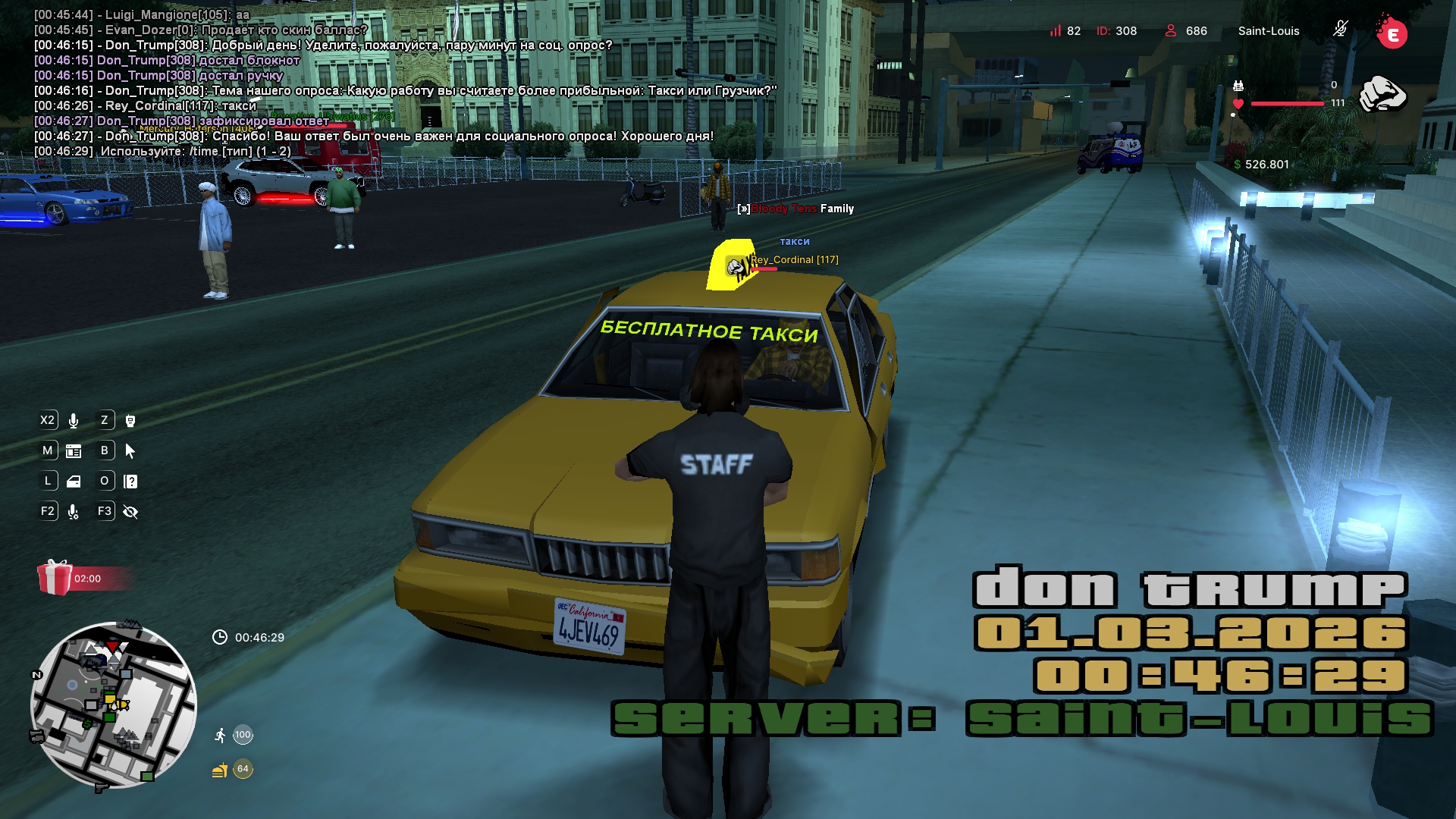Viewport: 1456px width, 819px height.
Task: Click the red E server logo
Action: point(1392,33)
